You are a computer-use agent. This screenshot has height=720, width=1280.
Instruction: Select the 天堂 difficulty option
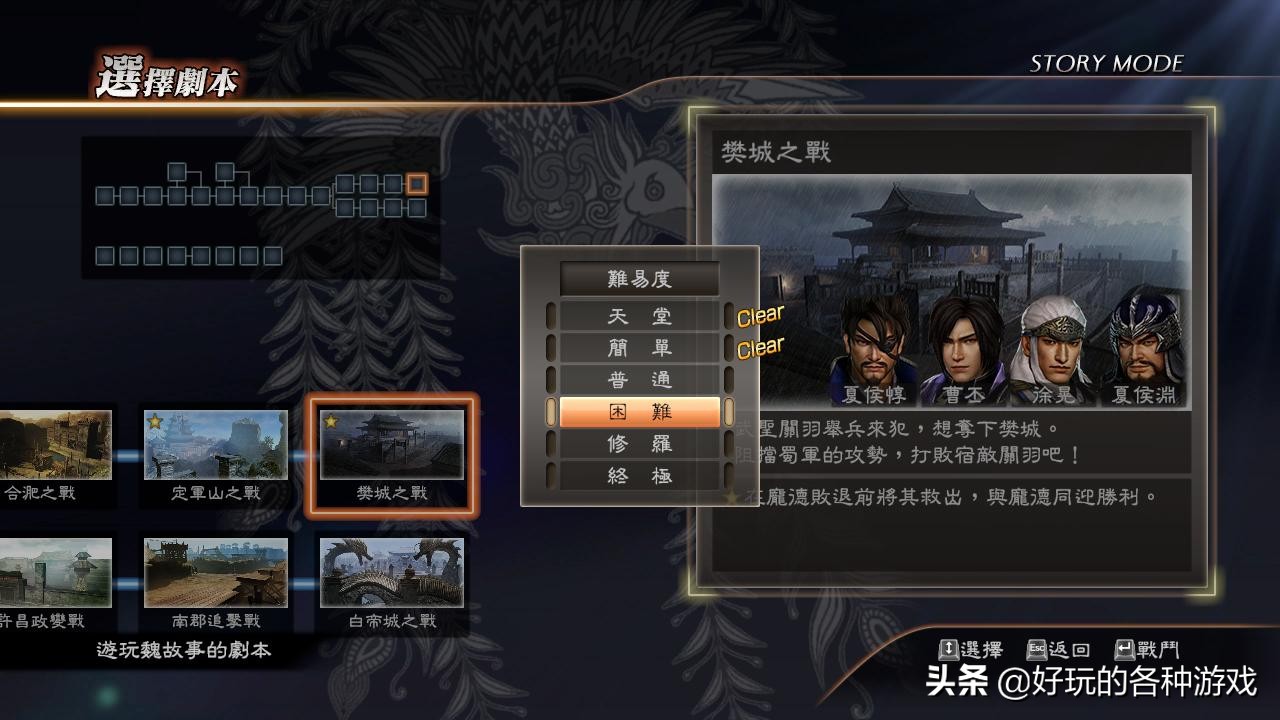[x=640, y=315]
